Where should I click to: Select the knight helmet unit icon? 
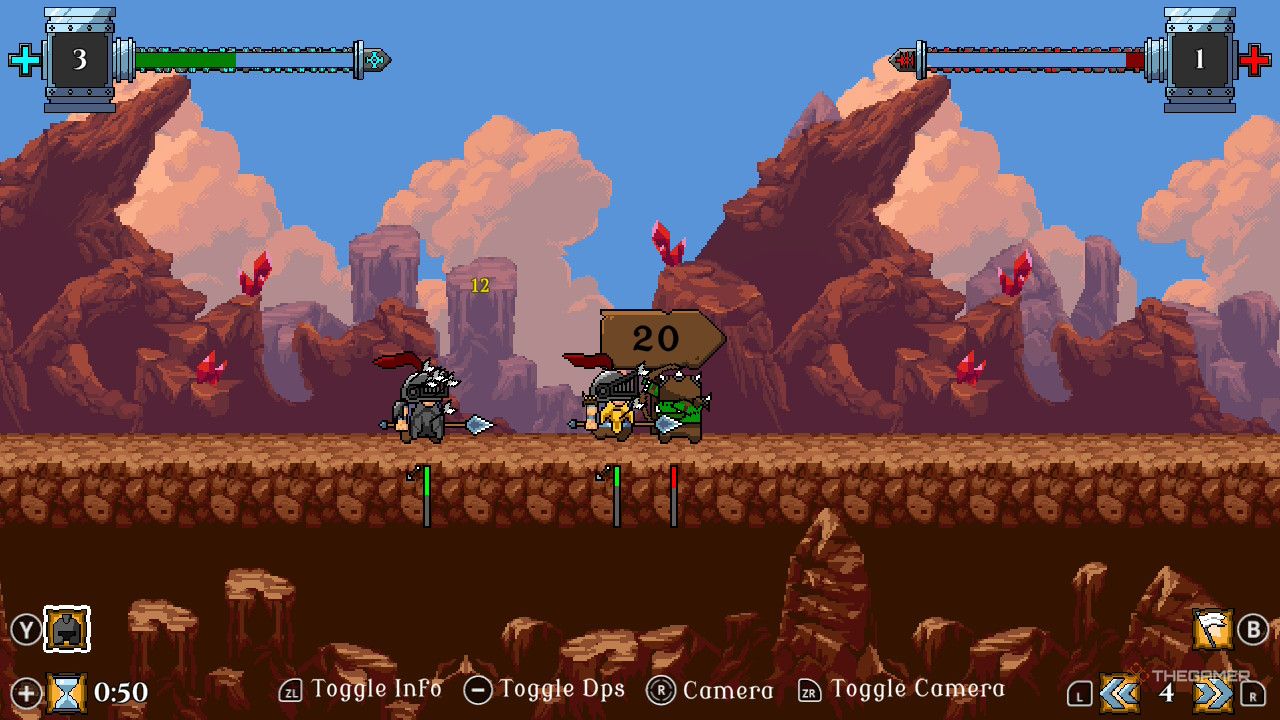pos(67,629)
